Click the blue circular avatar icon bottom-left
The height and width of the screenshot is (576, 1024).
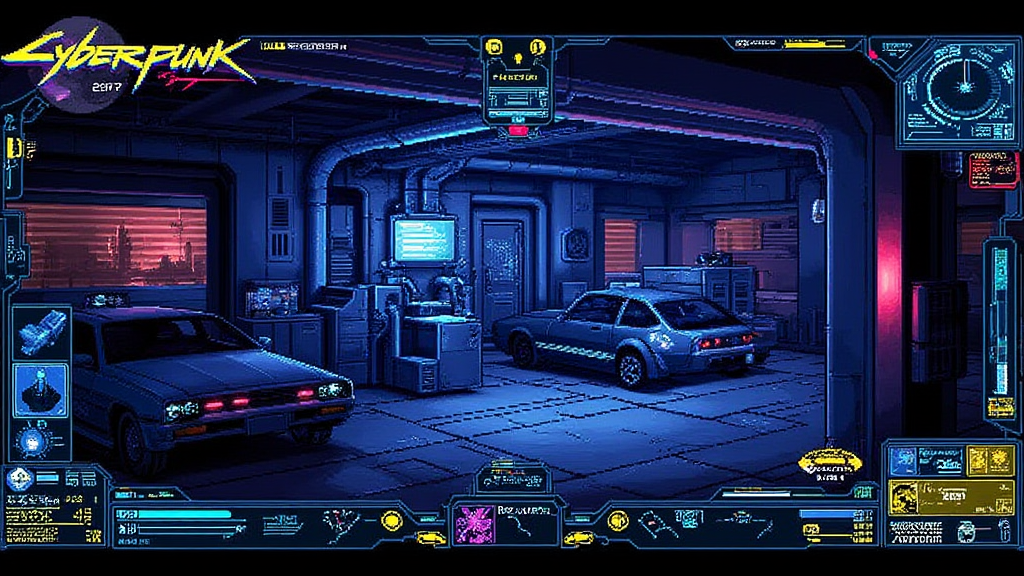point(18,480)
